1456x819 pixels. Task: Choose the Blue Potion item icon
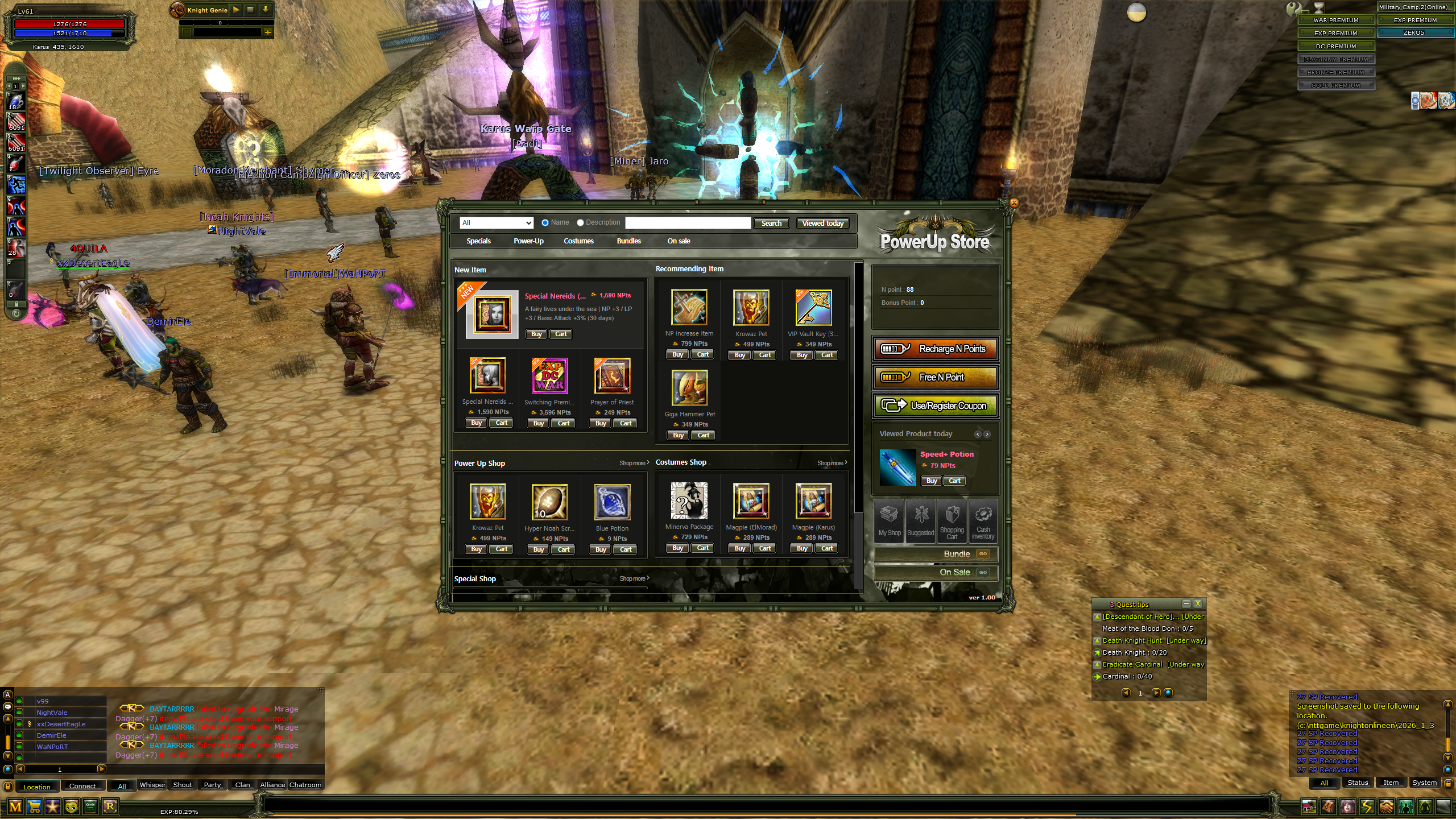coord(612,502)
